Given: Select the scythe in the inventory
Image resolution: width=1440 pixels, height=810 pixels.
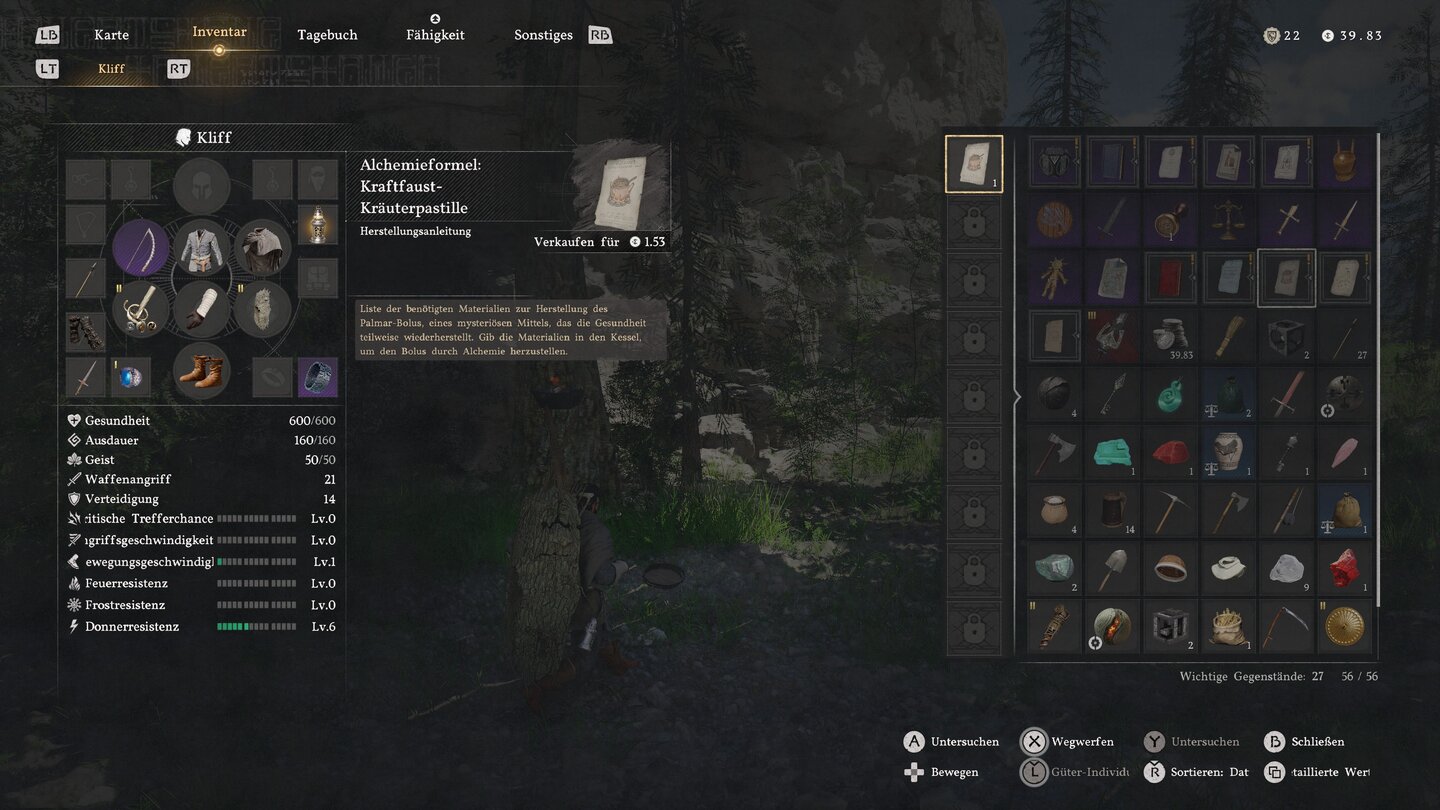Looking at the screenshot, I should point(1286,626).
